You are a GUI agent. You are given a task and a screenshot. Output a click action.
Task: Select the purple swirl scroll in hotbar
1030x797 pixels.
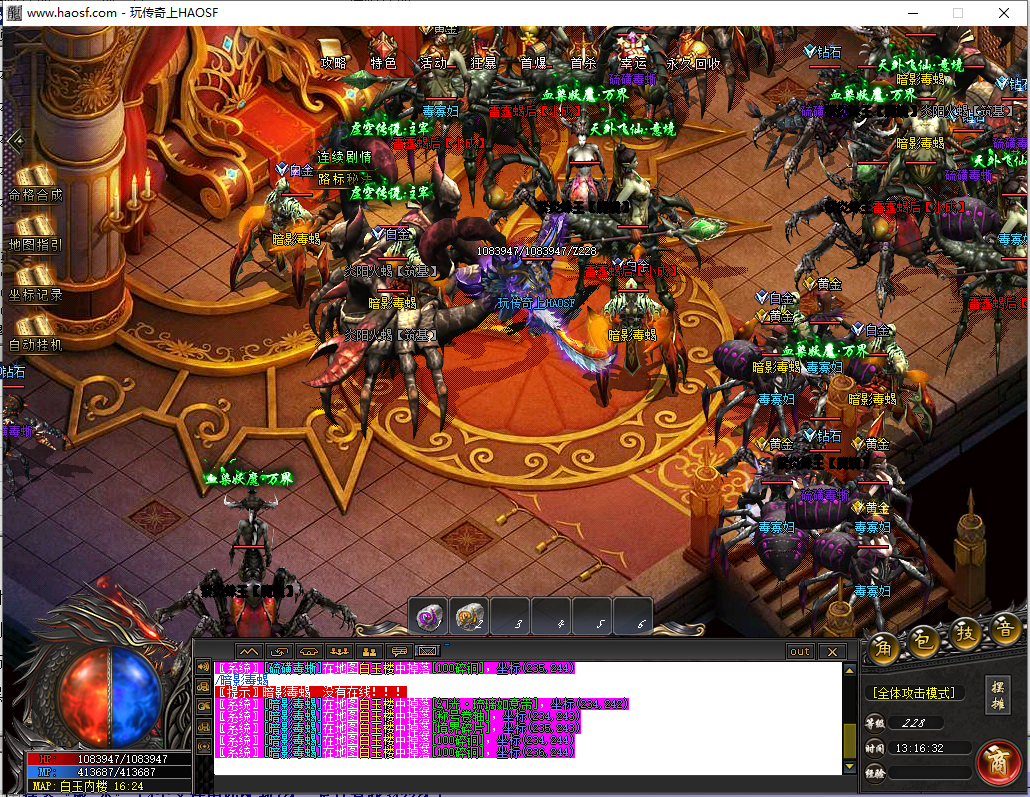430,616
